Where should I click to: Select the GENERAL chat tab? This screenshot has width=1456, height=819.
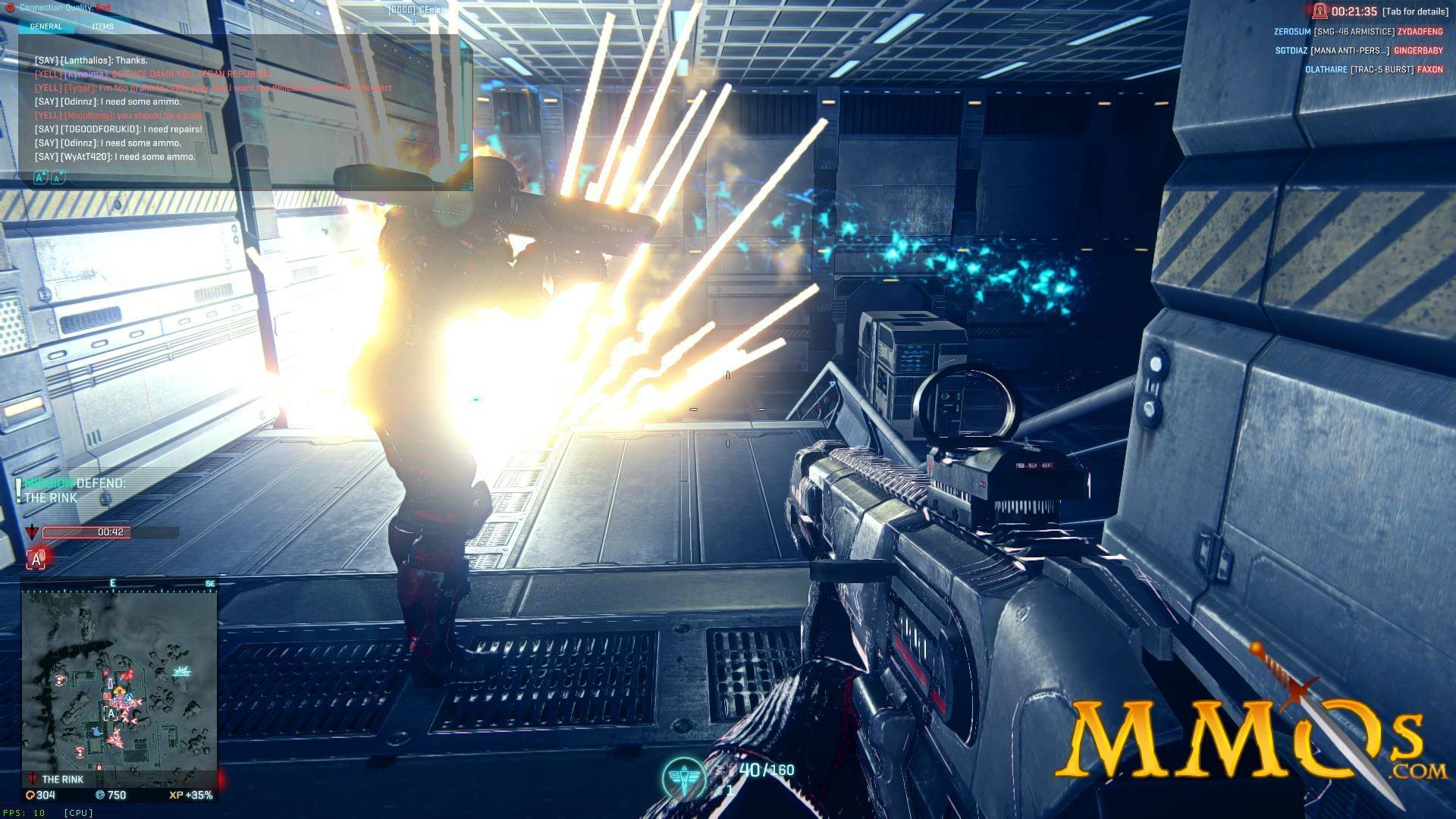tap(45, 27)
